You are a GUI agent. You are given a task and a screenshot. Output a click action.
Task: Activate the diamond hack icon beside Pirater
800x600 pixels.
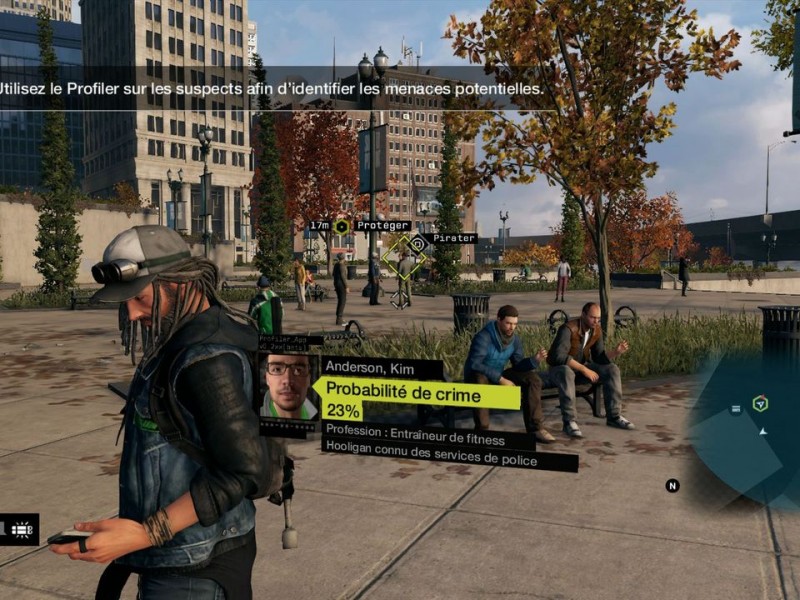point(419,241)
